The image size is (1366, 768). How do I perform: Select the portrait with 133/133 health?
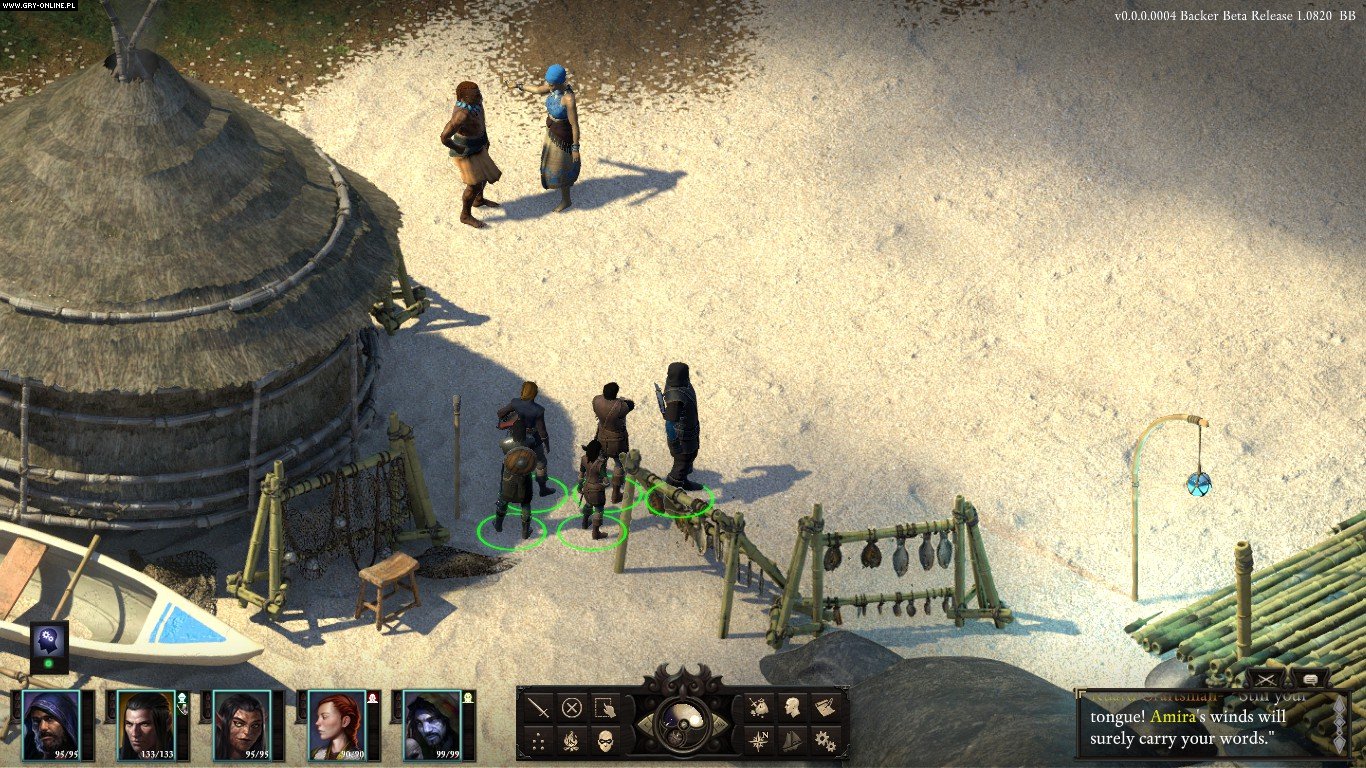[146, 724]
